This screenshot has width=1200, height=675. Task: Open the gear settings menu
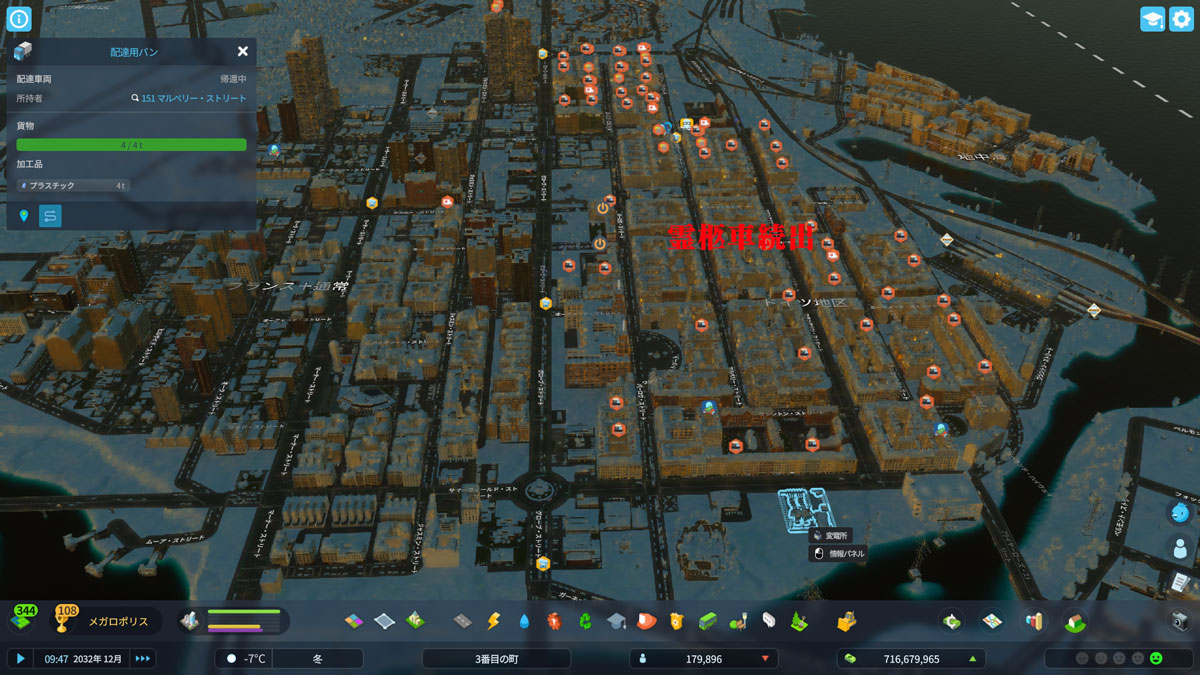(1181, 19)
